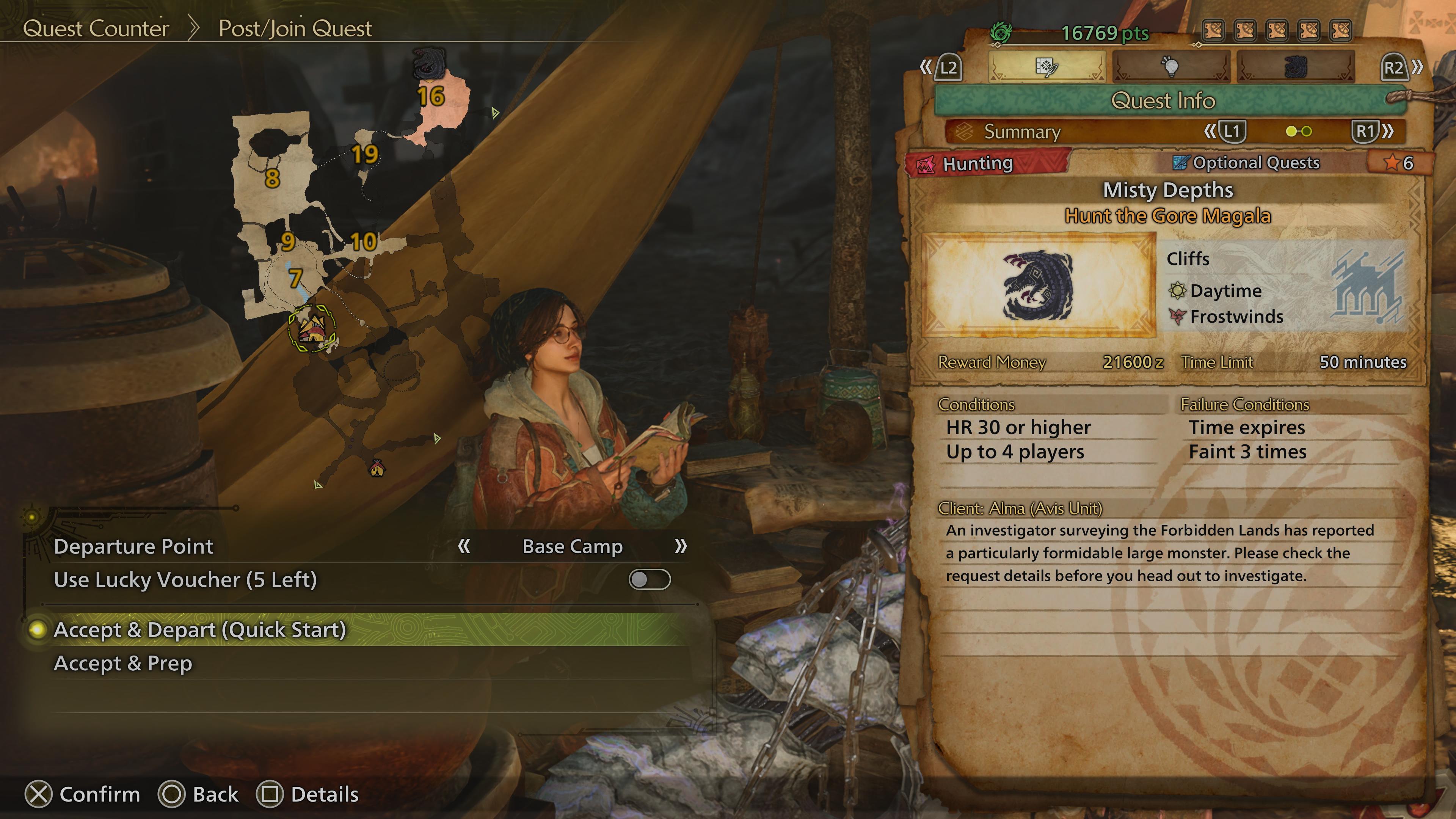This screenshot has height=819, width=1456.
Task: Go back to Quest Counter breadcrumb
Action: [x=96, y=28]
